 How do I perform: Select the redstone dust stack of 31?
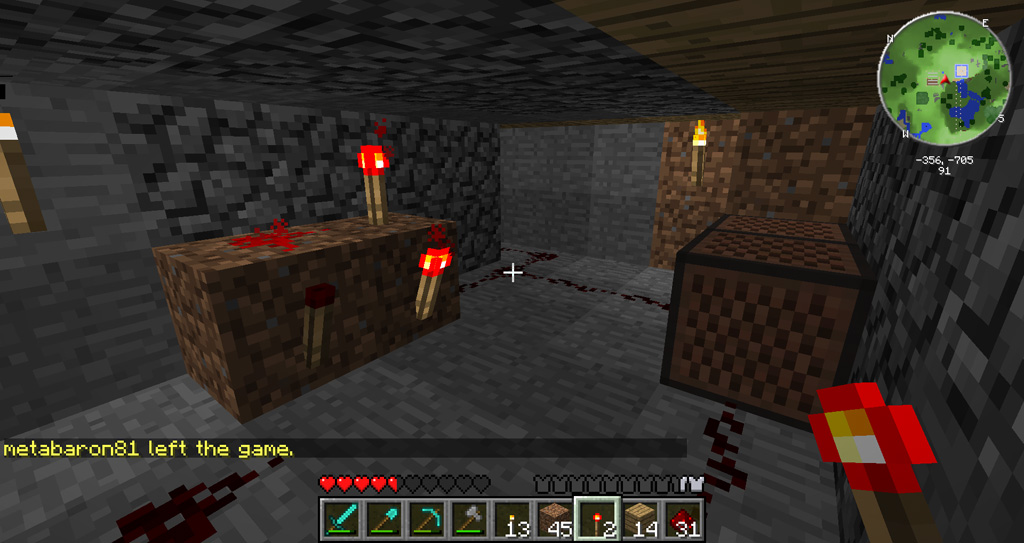point(683,519)
